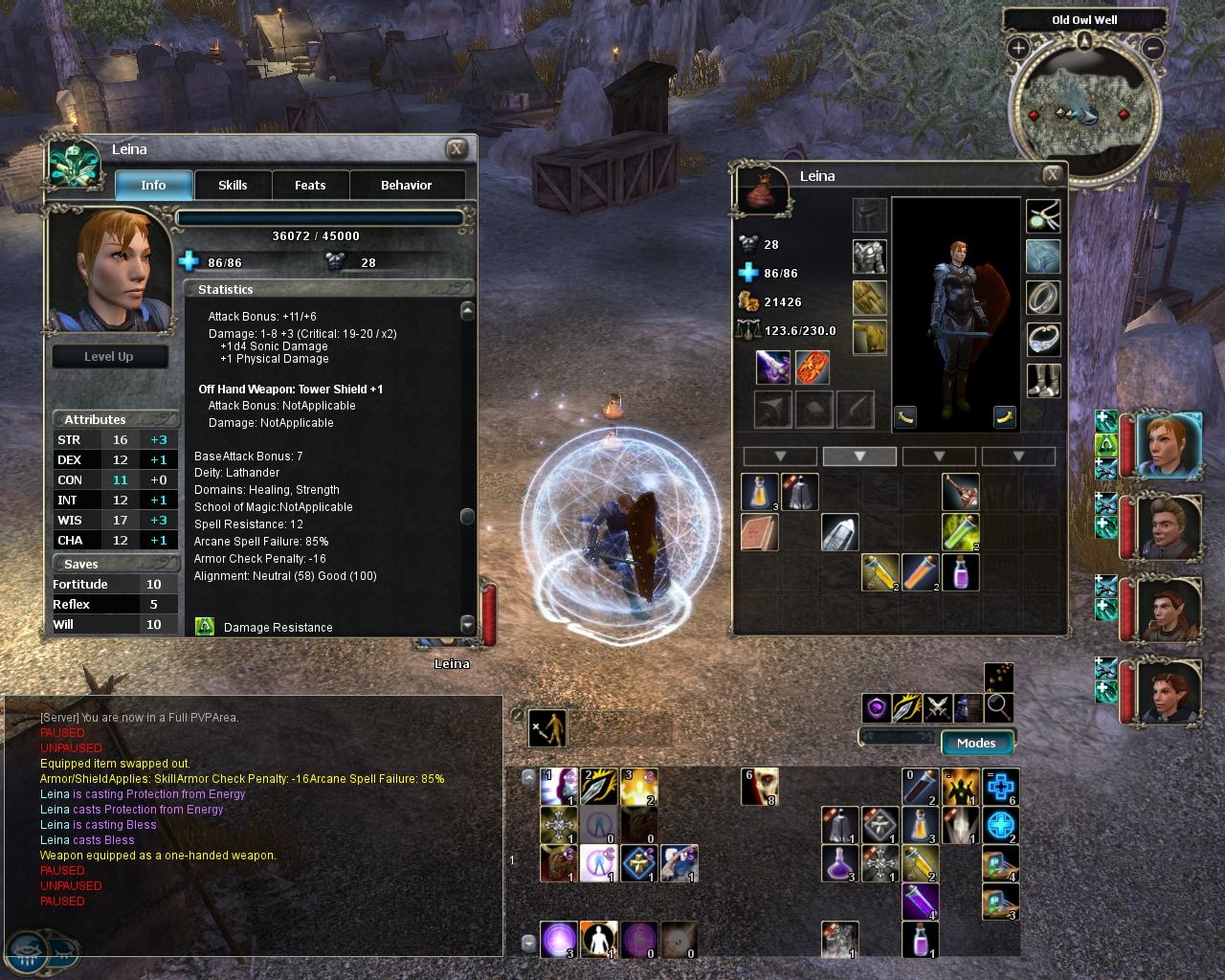Click the magnifying glass icon
The width and height of the screenshot is (1225, 980).
(x=998, y=707)
